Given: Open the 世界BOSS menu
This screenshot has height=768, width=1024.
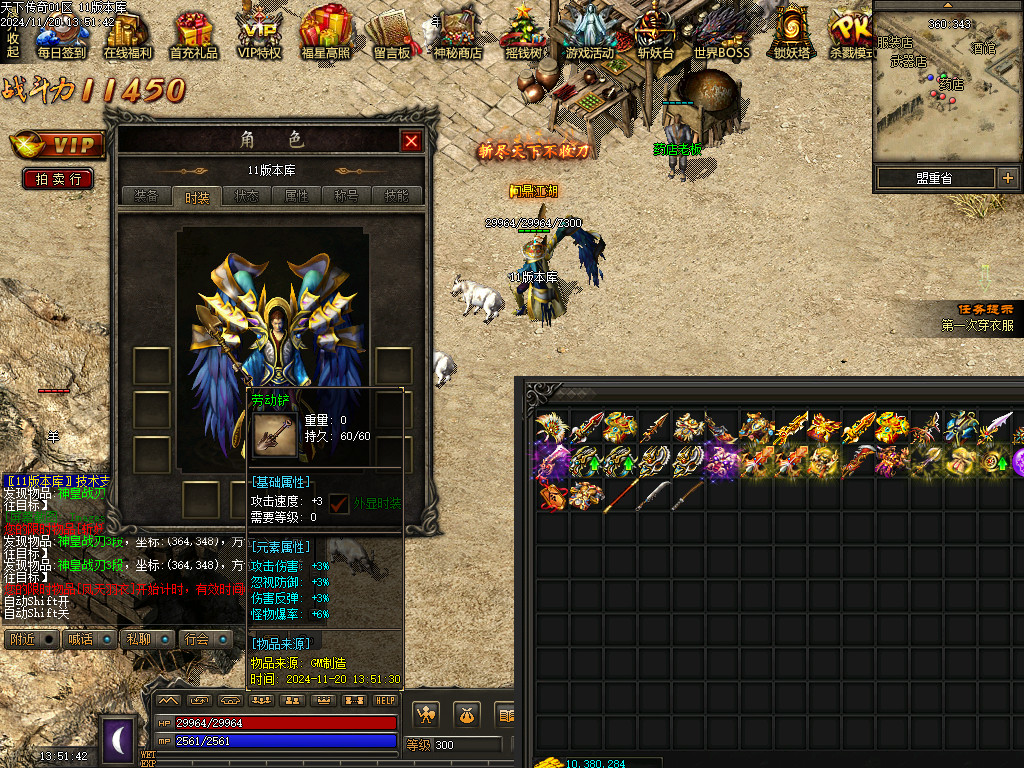Looking at the screenshot, I should coord(721,36).
